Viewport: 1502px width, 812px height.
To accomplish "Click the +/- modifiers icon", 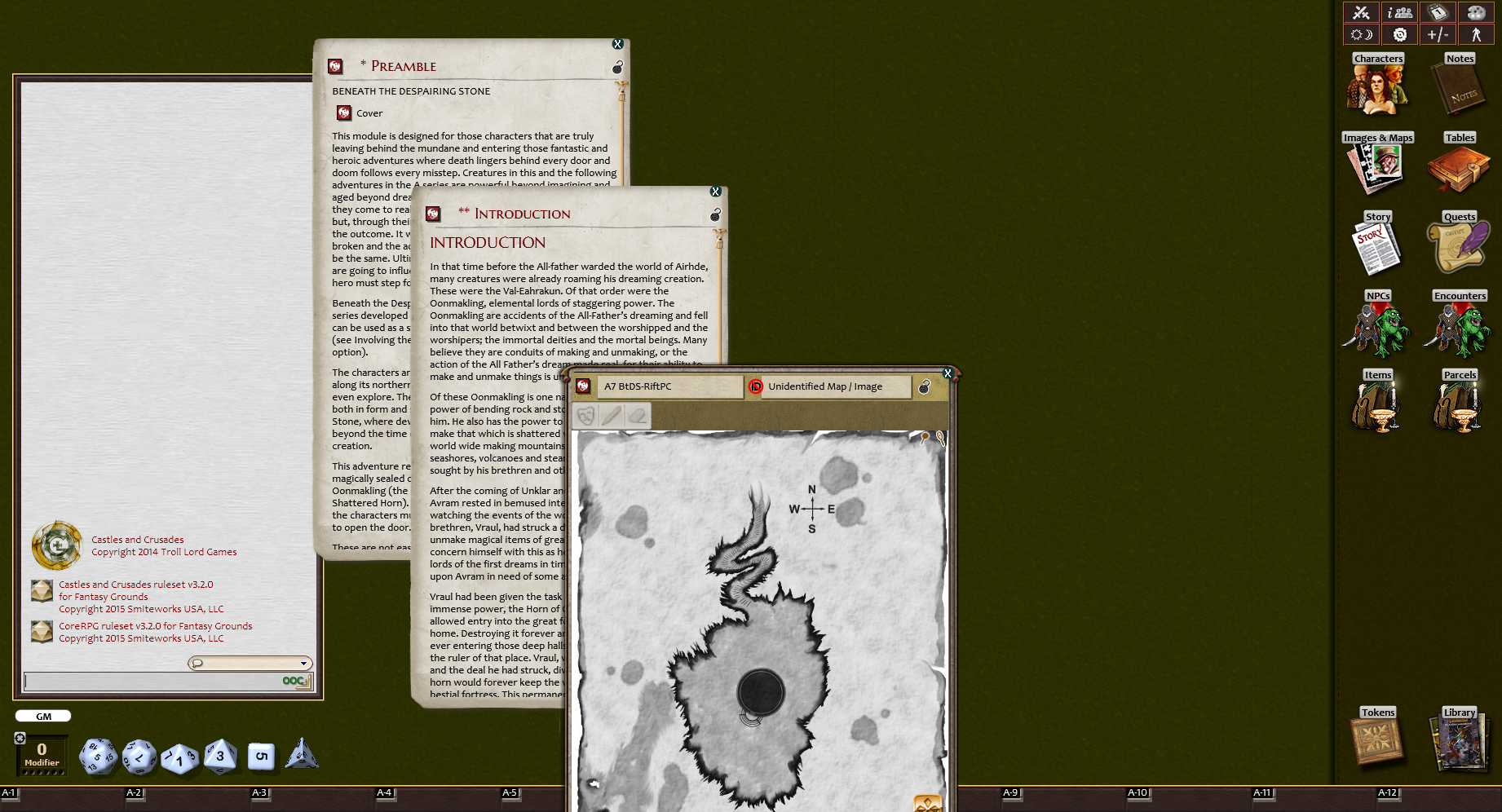I will (x=1438, y=34).
